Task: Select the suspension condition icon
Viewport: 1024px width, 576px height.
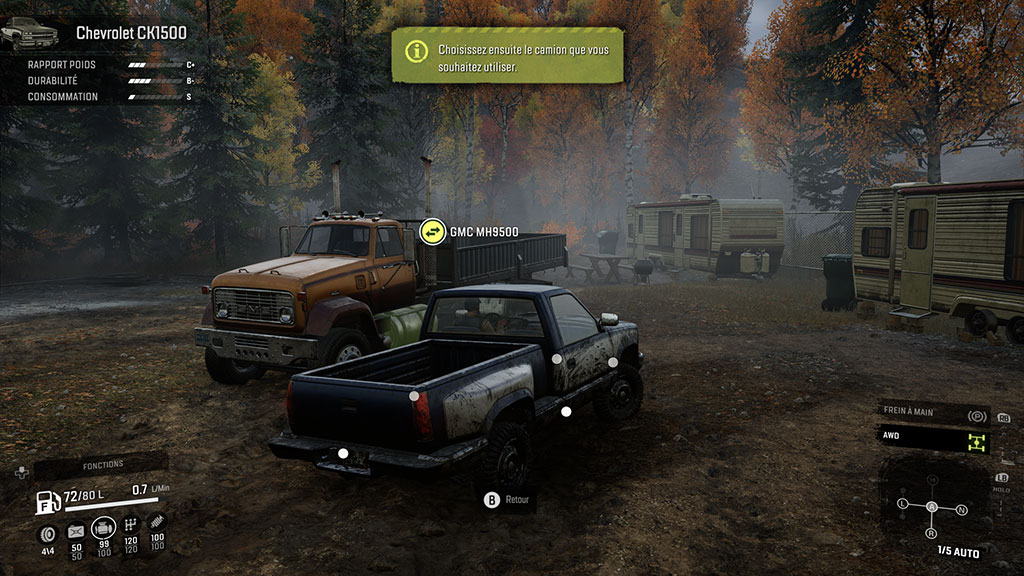Action: (x=156, y=524)
